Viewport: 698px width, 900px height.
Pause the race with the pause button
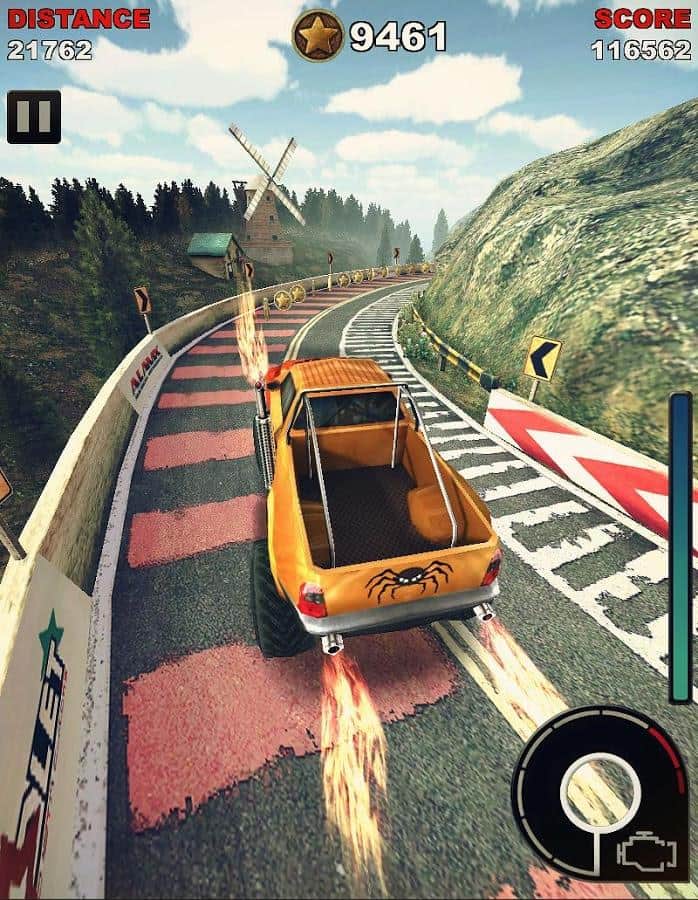(x=34, y=117)
